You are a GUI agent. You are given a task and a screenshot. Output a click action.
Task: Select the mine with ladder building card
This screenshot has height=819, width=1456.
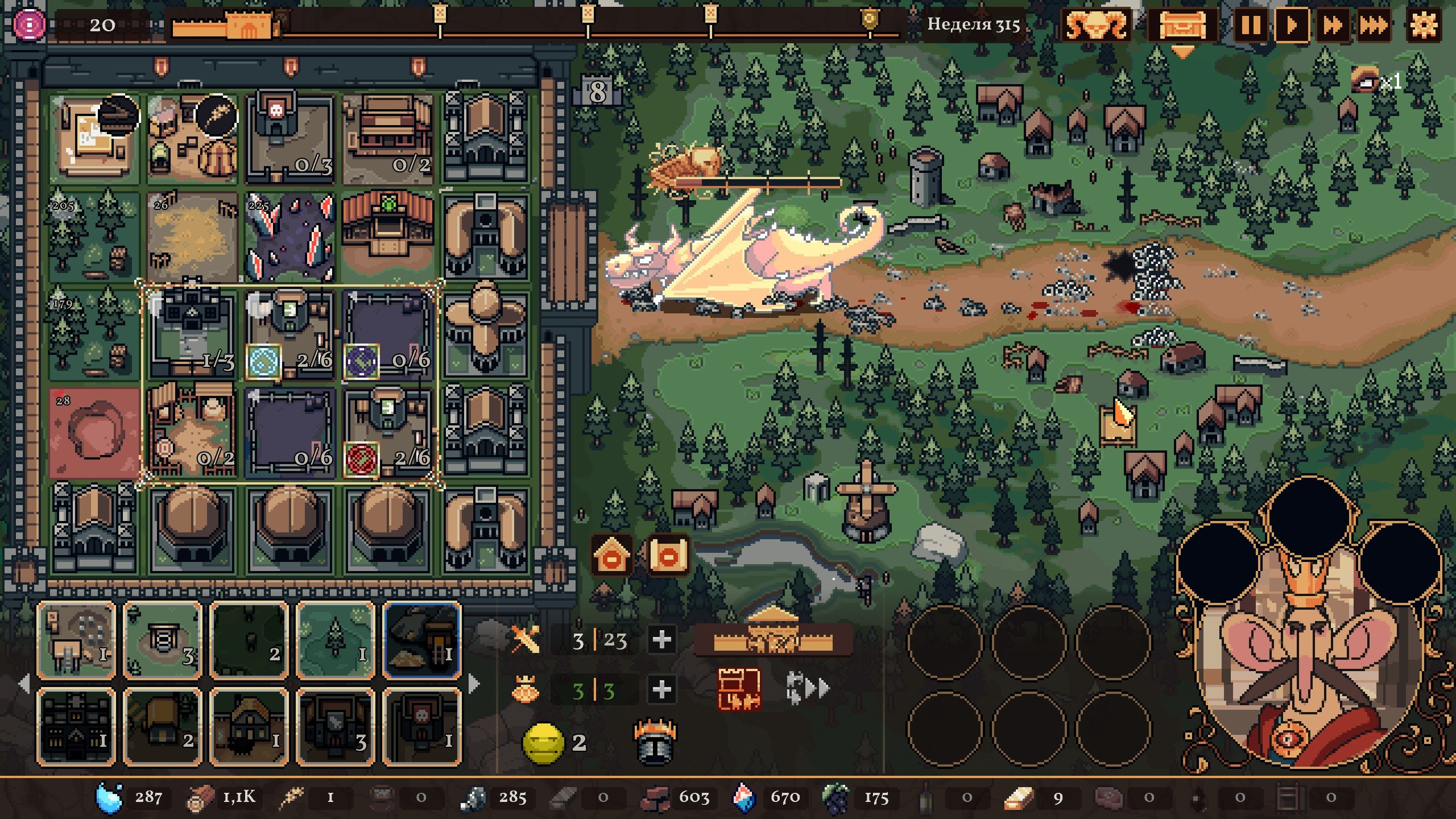pos(422,640)
